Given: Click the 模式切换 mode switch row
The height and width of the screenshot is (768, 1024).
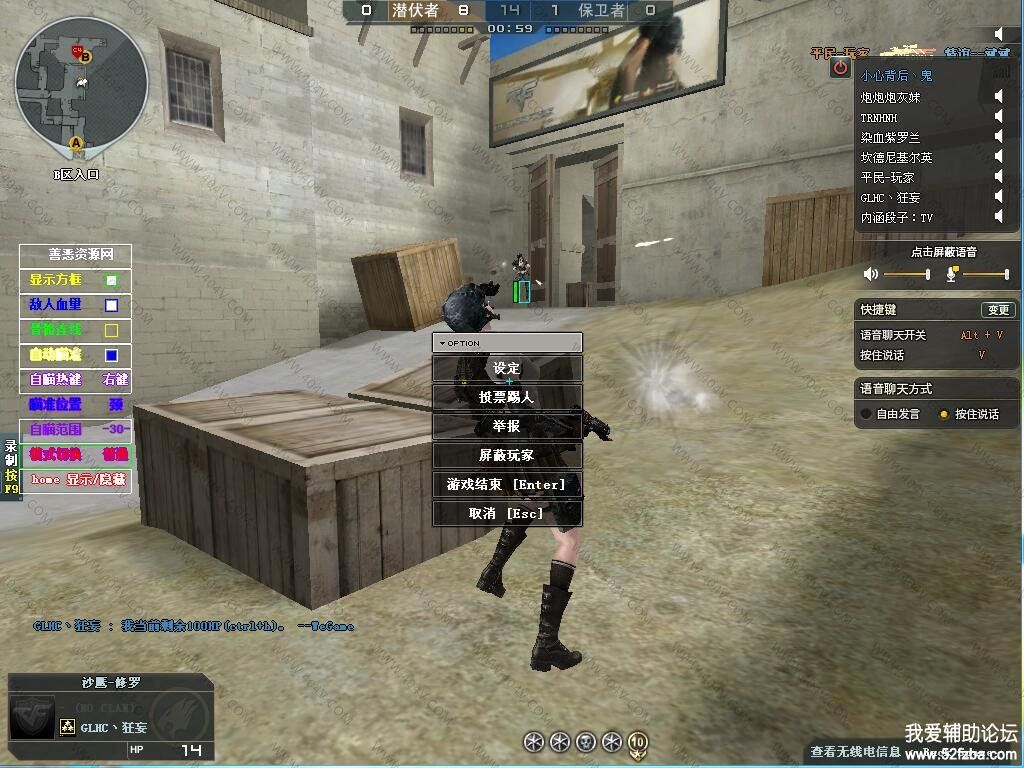Looking at the screenshot, I should 75,454.
